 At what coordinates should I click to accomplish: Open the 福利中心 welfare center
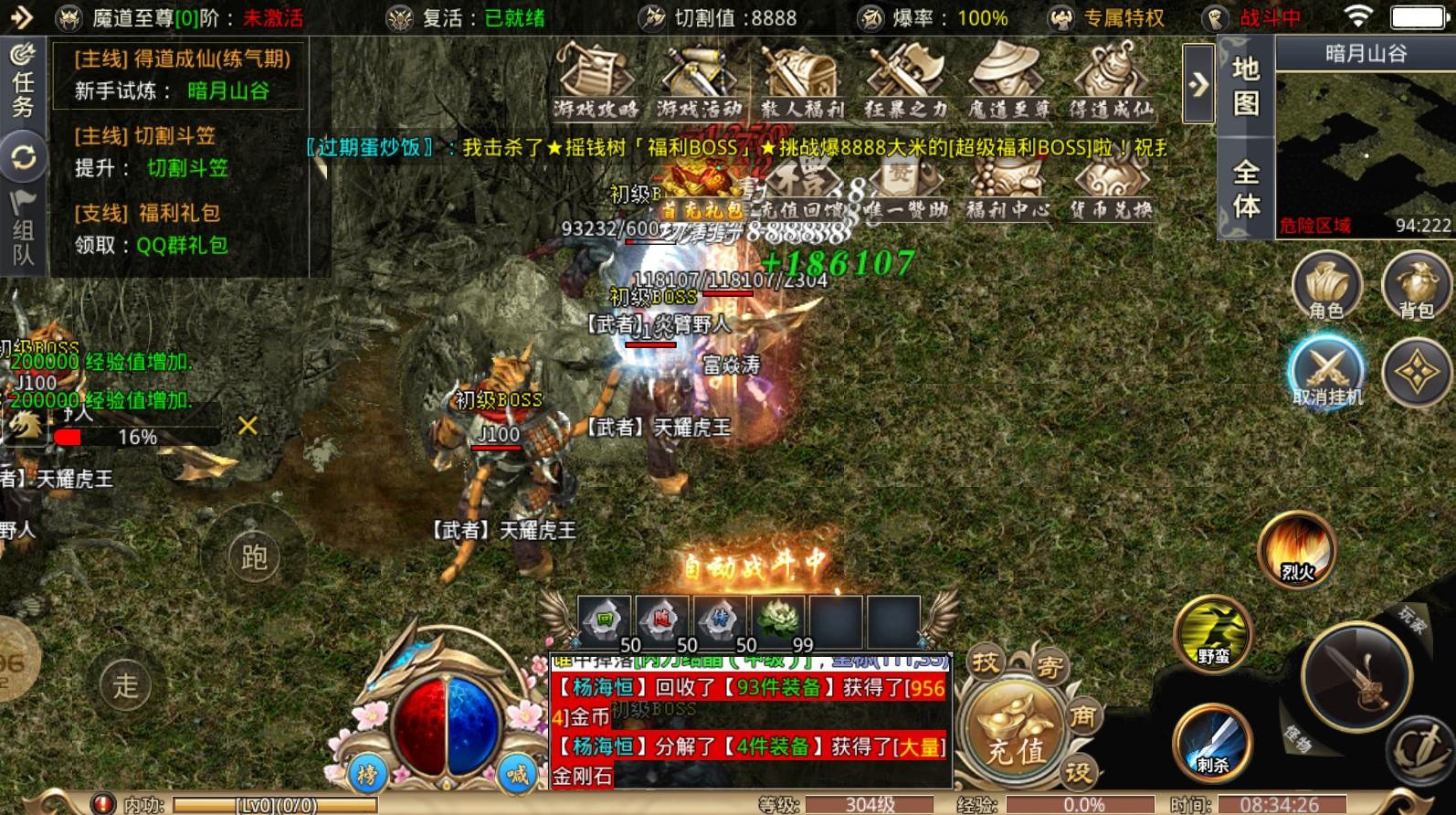tap(1008, 190)
